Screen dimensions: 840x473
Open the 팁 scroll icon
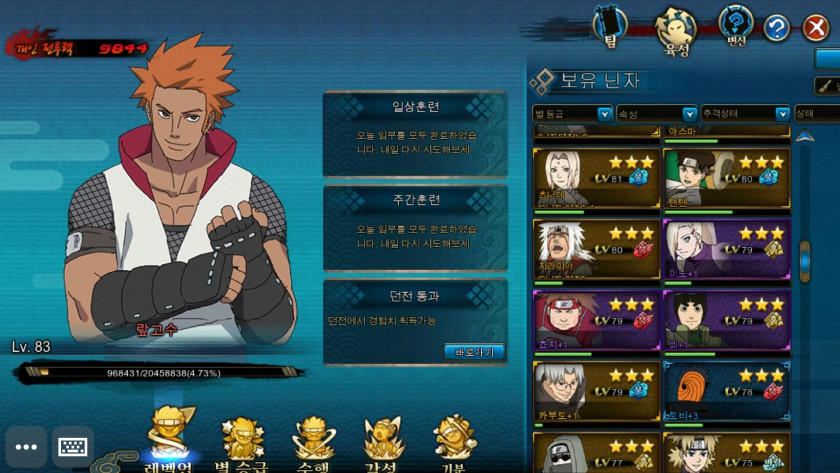(609, 25)
